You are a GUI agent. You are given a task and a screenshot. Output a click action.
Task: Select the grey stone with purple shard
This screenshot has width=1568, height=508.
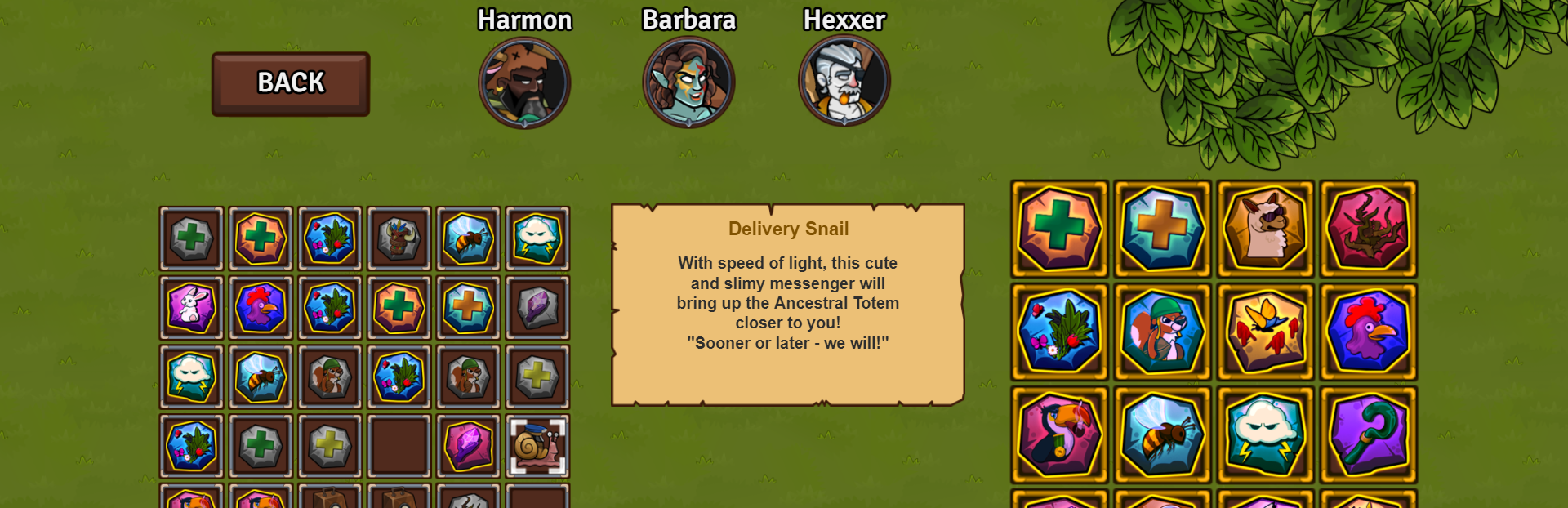(537, 307)
